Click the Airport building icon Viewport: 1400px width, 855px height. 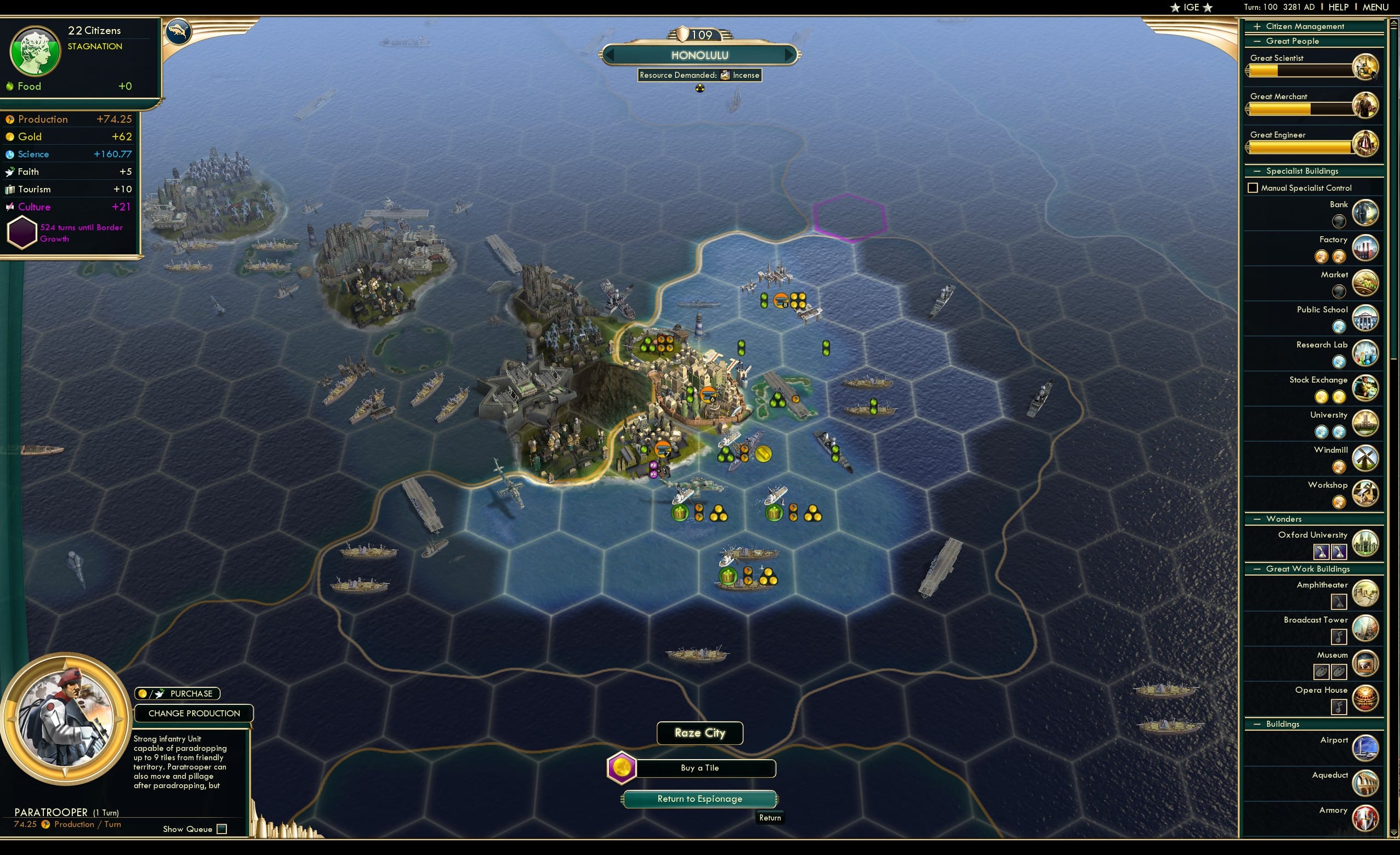1367,748
